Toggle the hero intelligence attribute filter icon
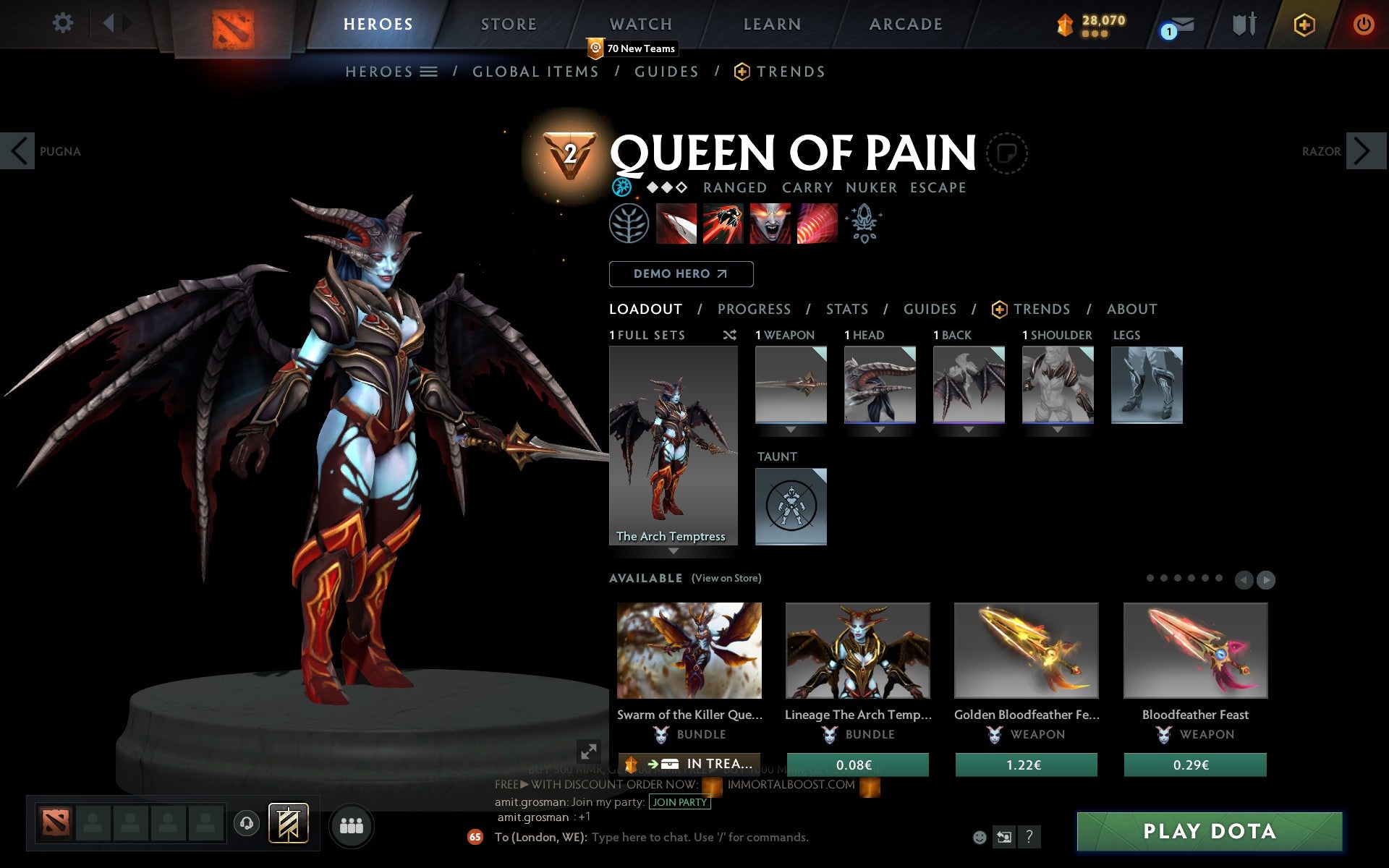Viewport: 1389px width, 868px height. point(623,187)
